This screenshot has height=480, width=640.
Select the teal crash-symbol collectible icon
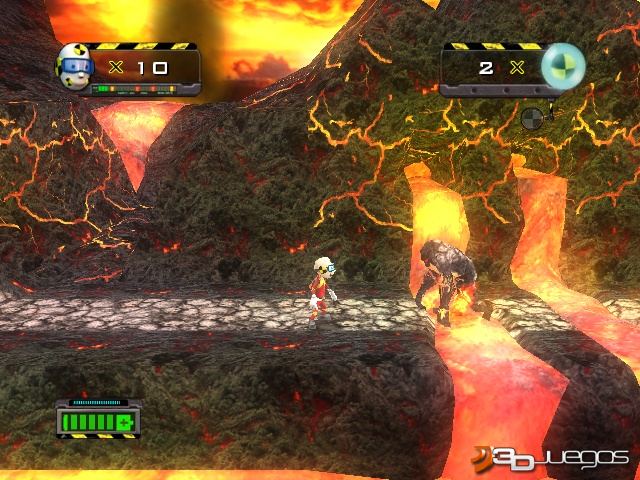tap(562, 65)
